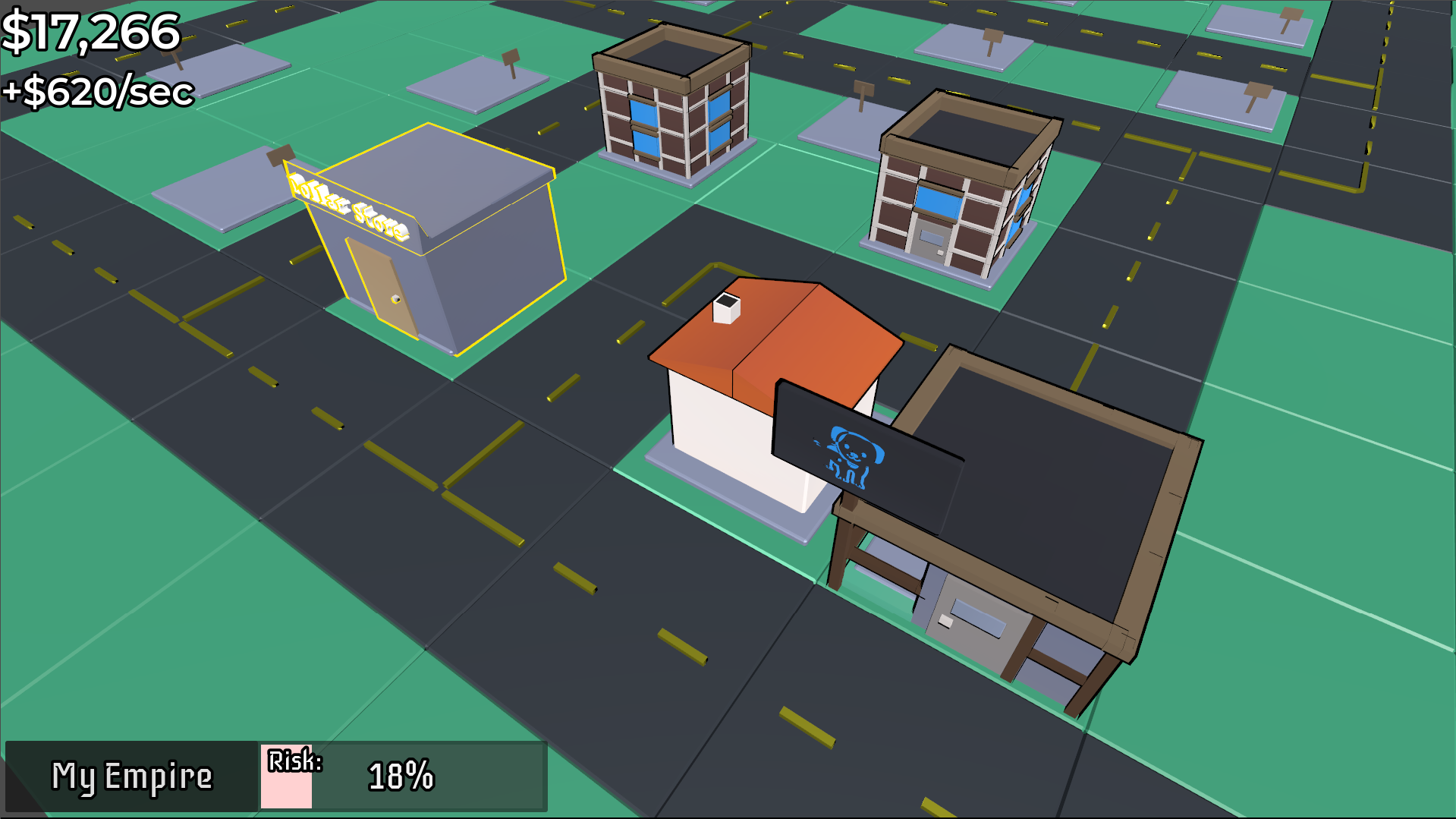Click the doorknob on the Dollar Store door
The image size is (1456, 819).
click(397, 300)
